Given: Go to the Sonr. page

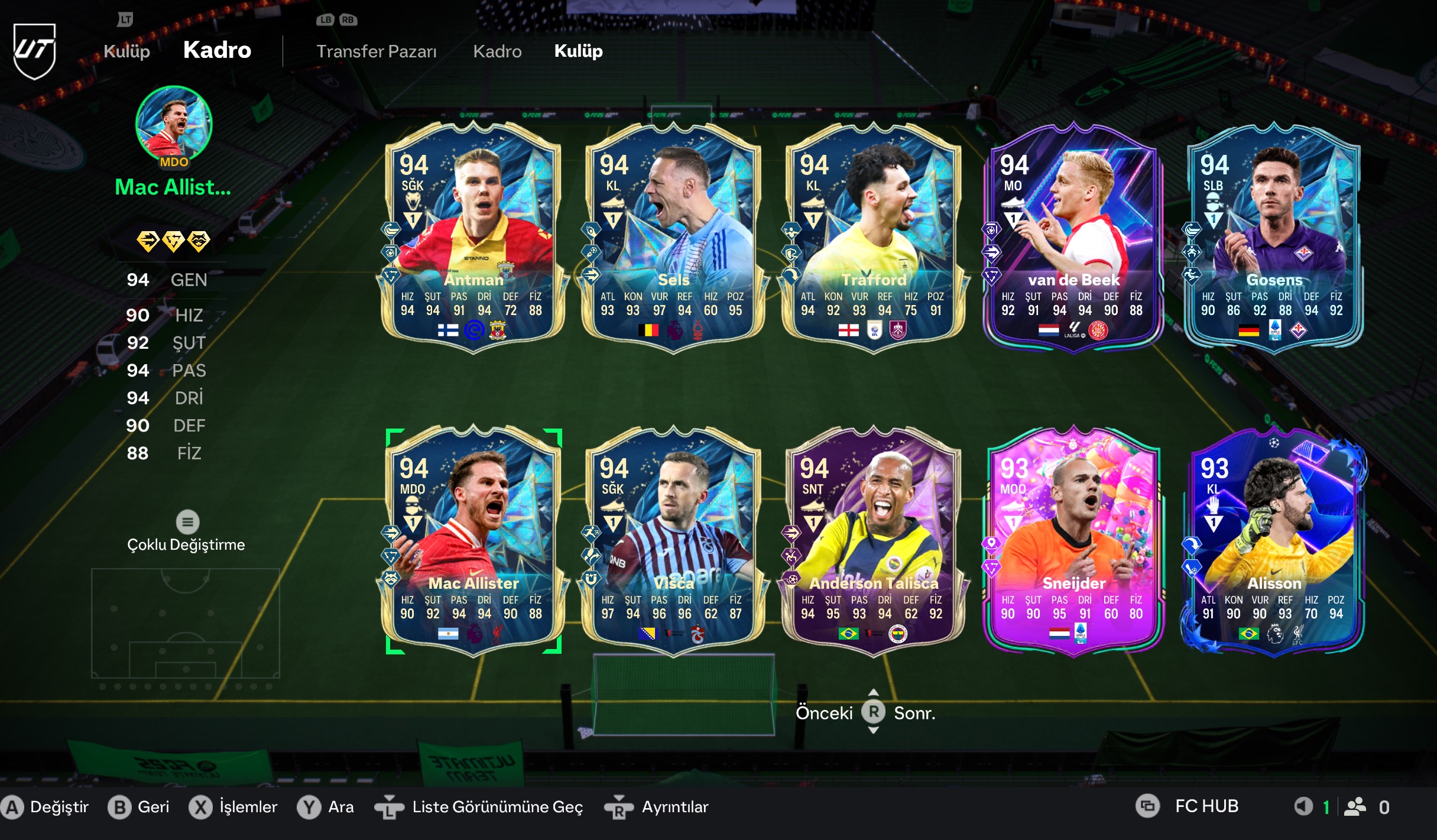Looking at the screenshot, I should pos(914,713).
